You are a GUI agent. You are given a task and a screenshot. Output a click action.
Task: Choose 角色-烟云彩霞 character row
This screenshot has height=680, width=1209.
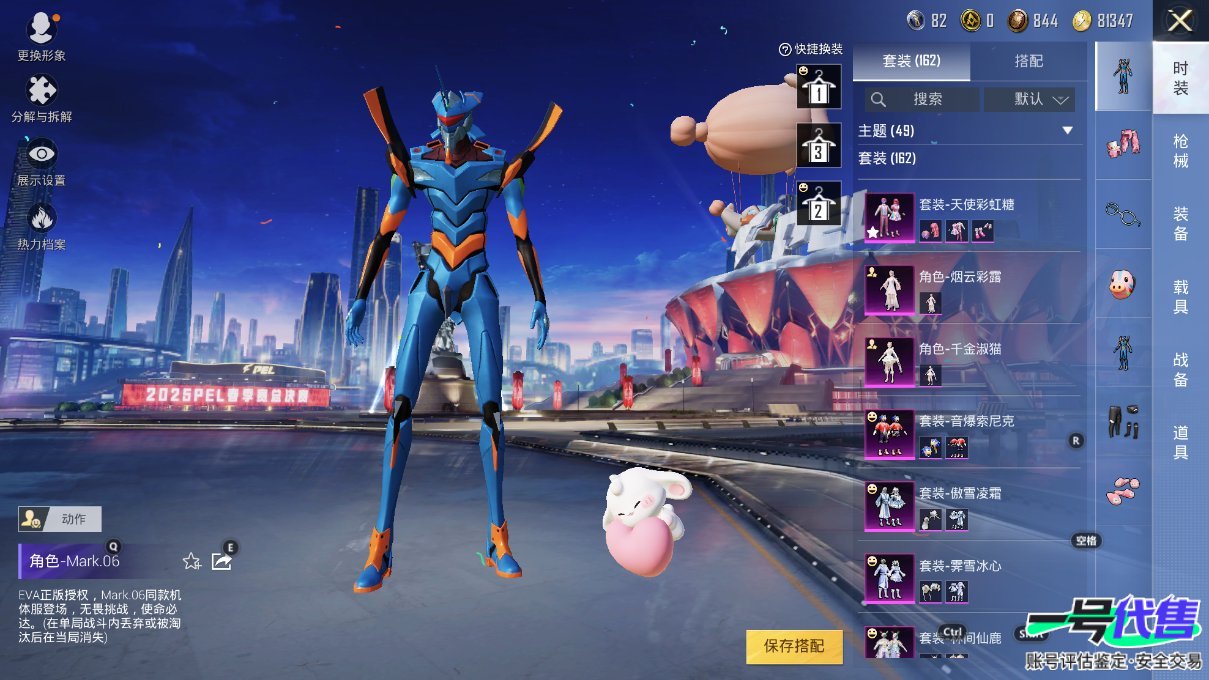tap(970, 290)
